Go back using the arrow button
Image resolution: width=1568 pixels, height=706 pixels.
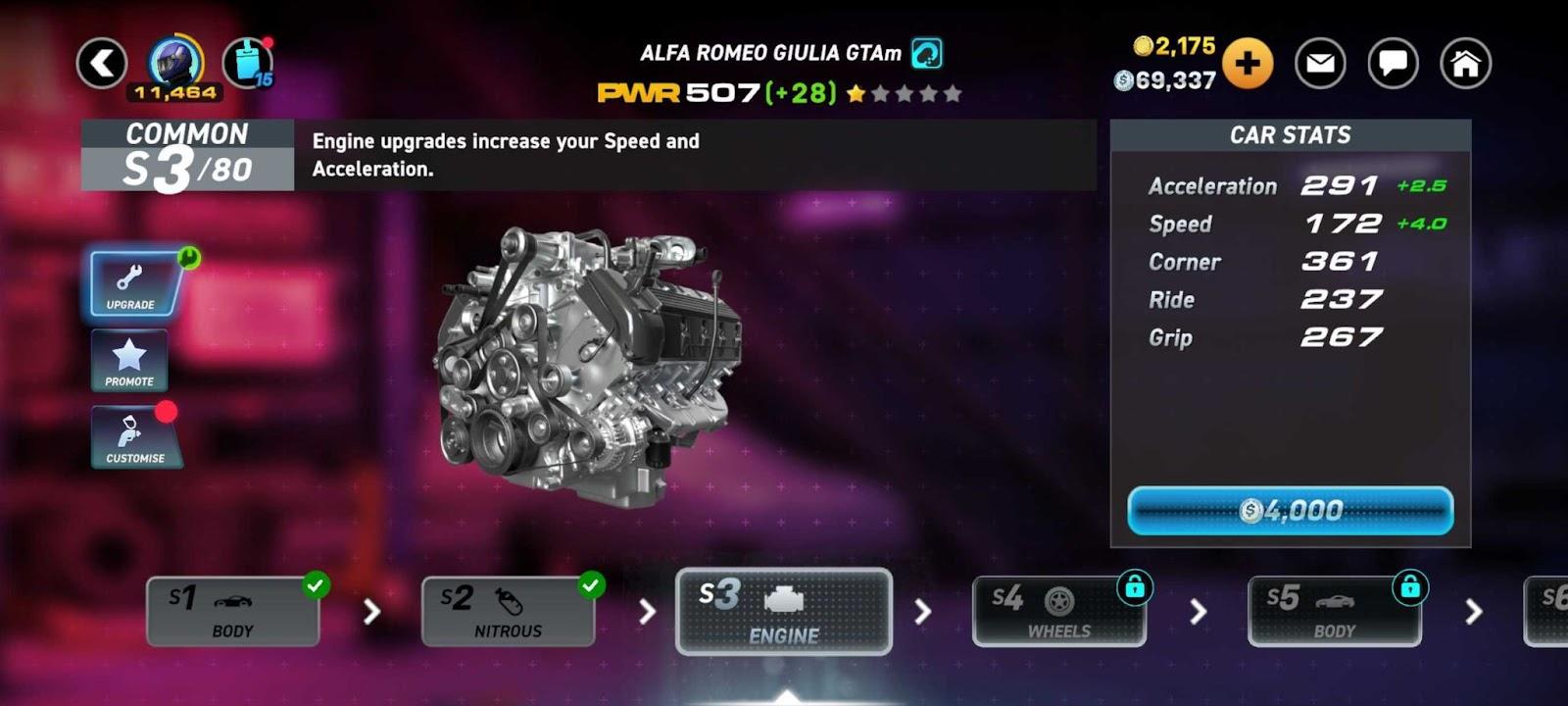tap(102, 64)
